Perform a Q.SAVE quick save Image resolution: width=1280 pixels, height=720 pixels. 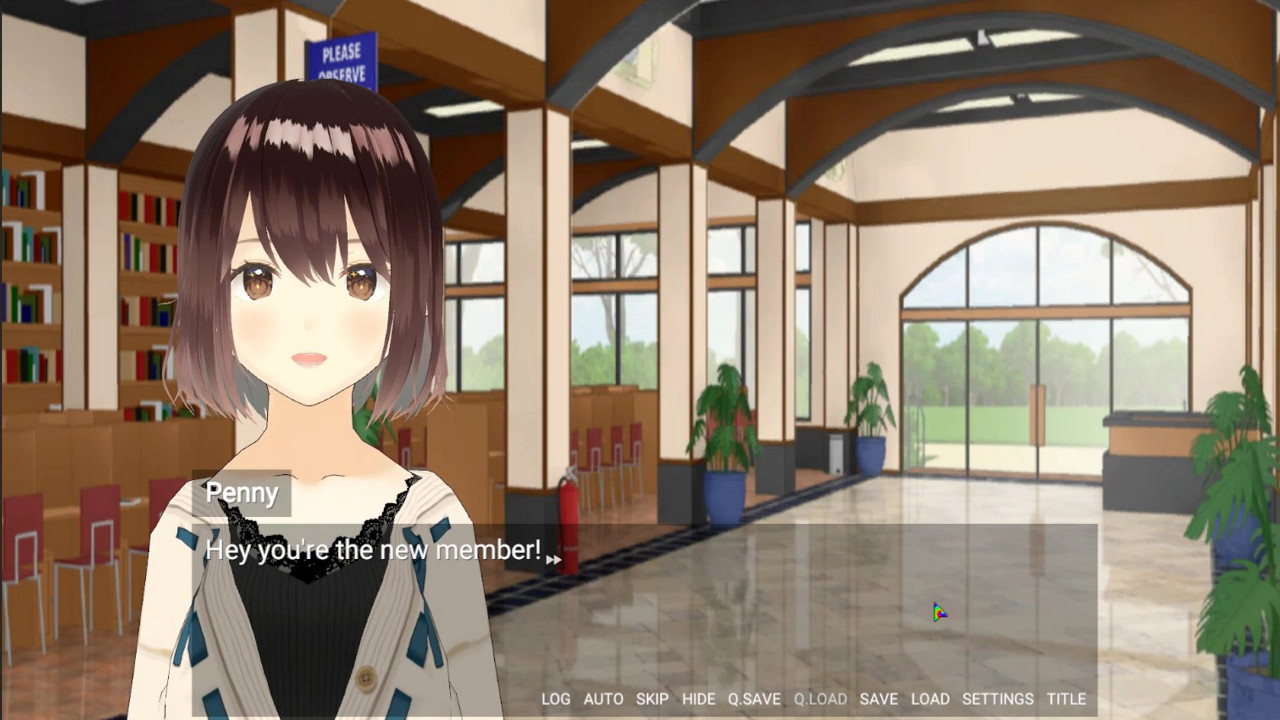[x=755, y=699]
